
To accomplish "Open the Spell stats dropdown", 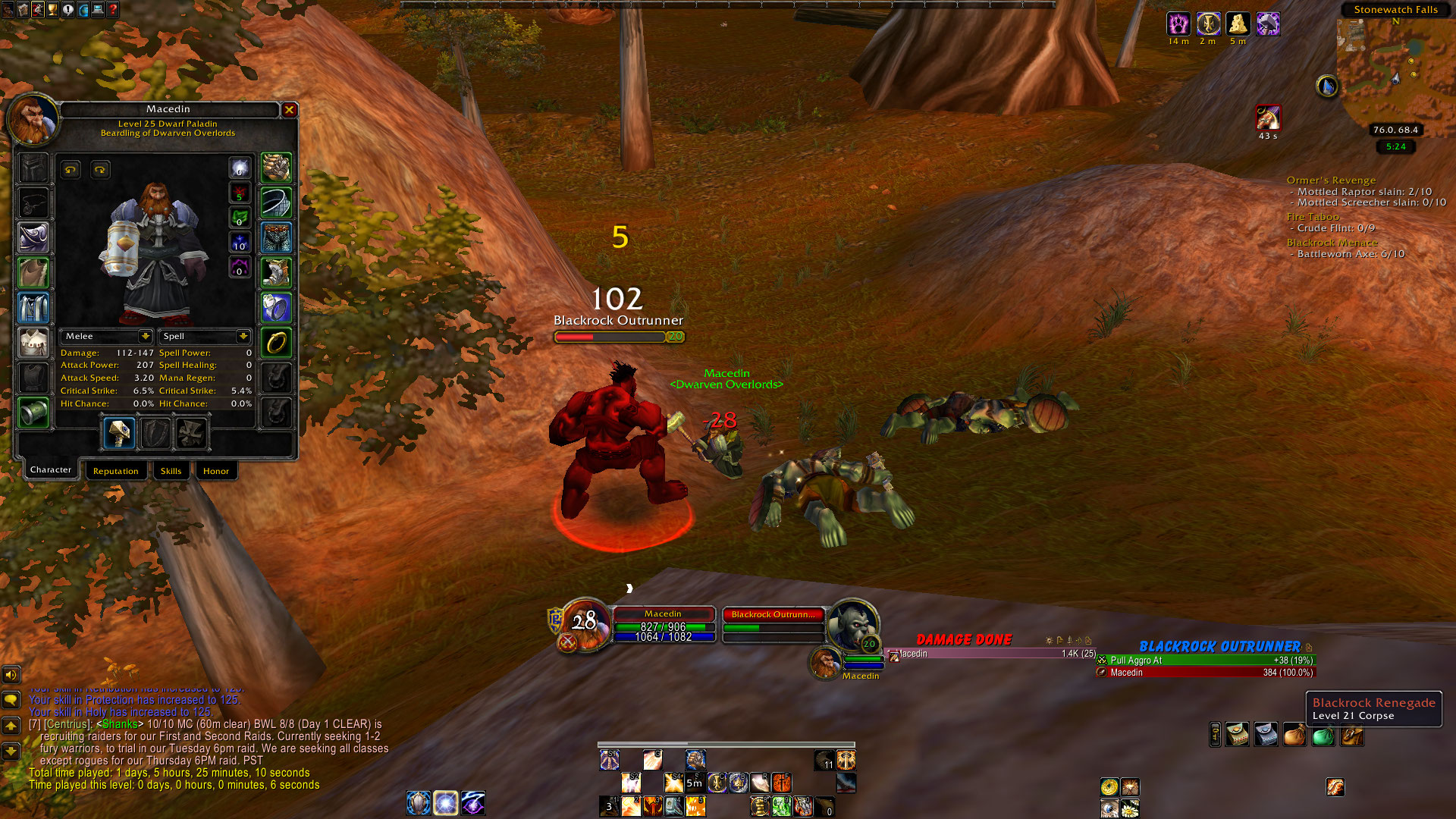I will click(x=243, y=336).
